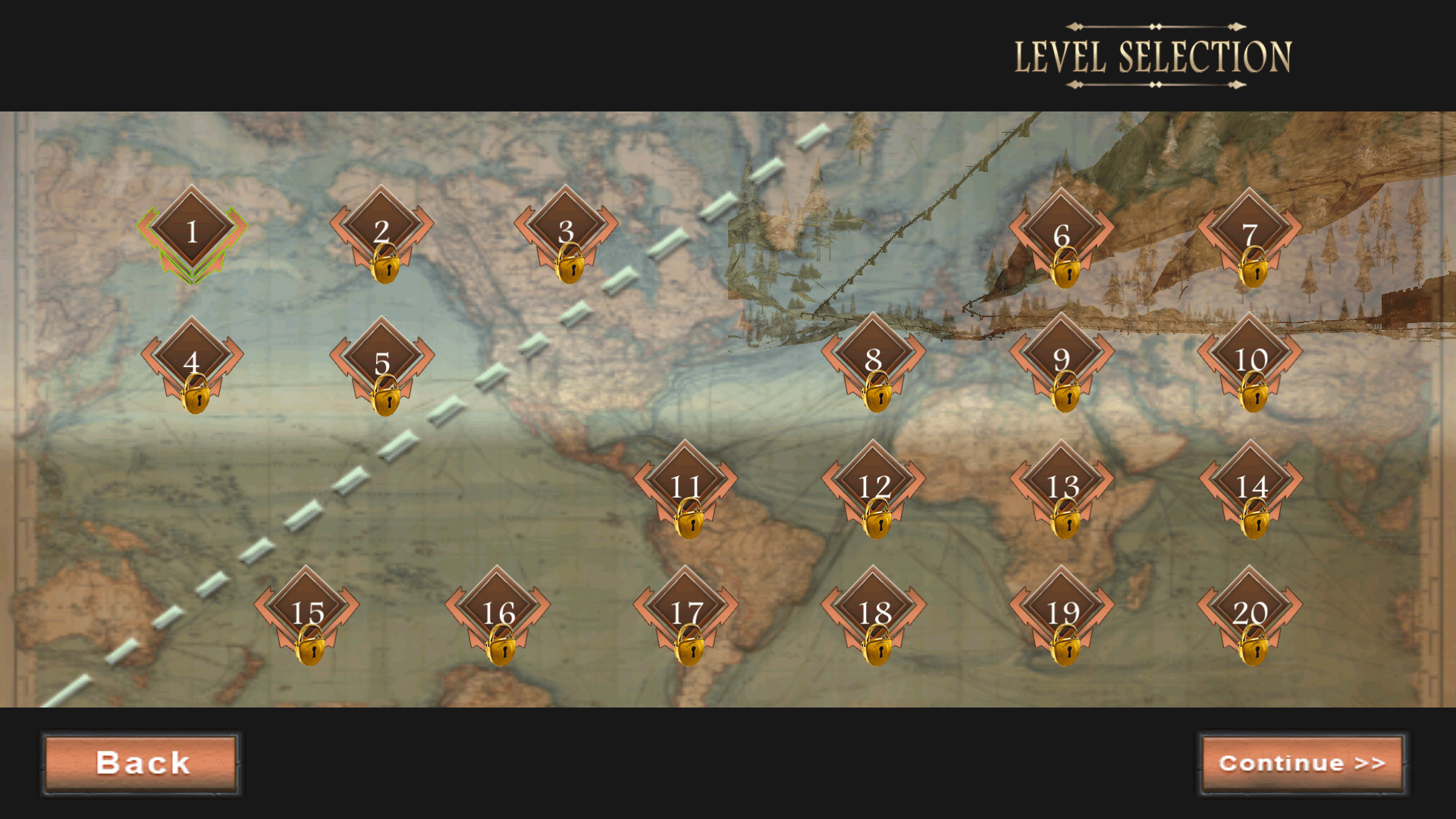Choose level 9 badge
The image size is (1456, 819).
click(x=1062, y=359)
